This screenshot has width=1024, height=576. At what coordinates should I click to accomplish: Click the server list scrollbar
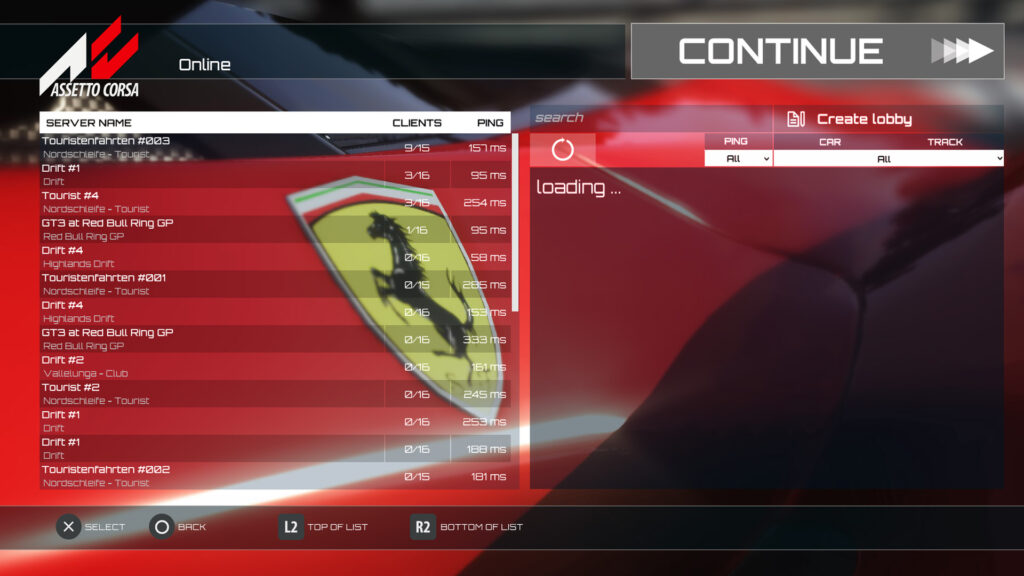coord(516,222)
